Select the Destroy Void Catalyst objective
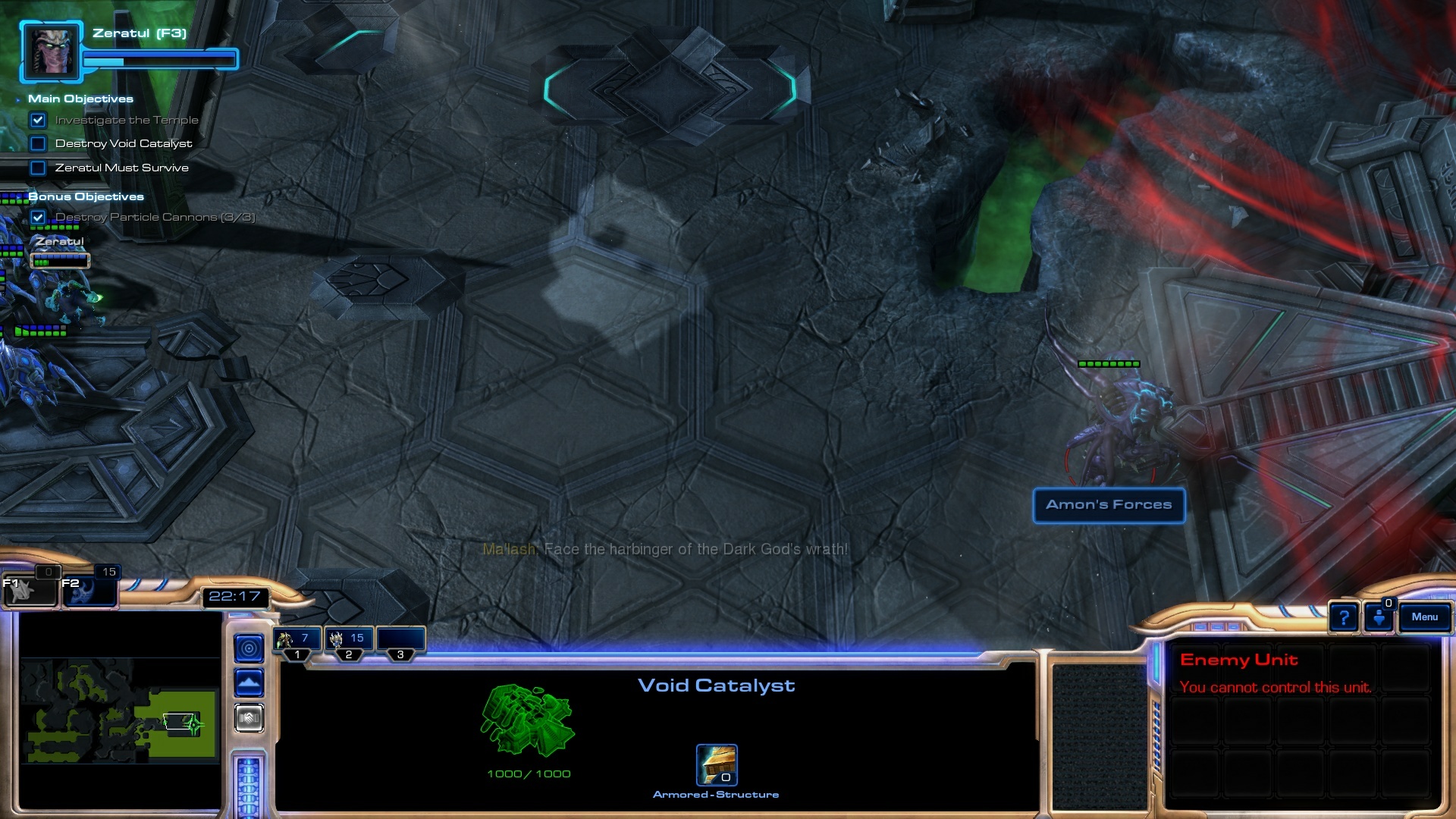1456x819 pixels. click(123, 144)
